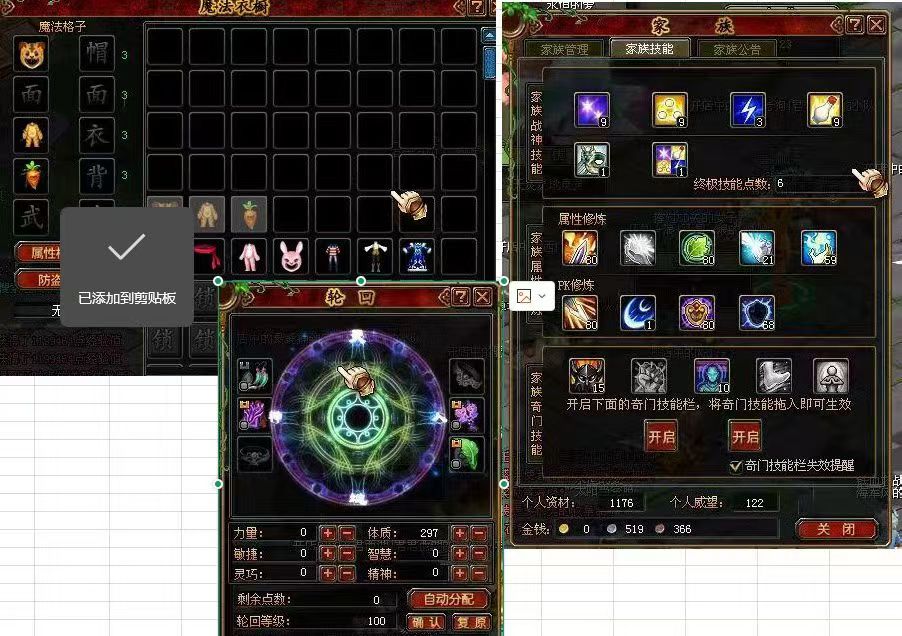Choose the green leaf attribute skill
902x636 pixels.
point(696,247)
